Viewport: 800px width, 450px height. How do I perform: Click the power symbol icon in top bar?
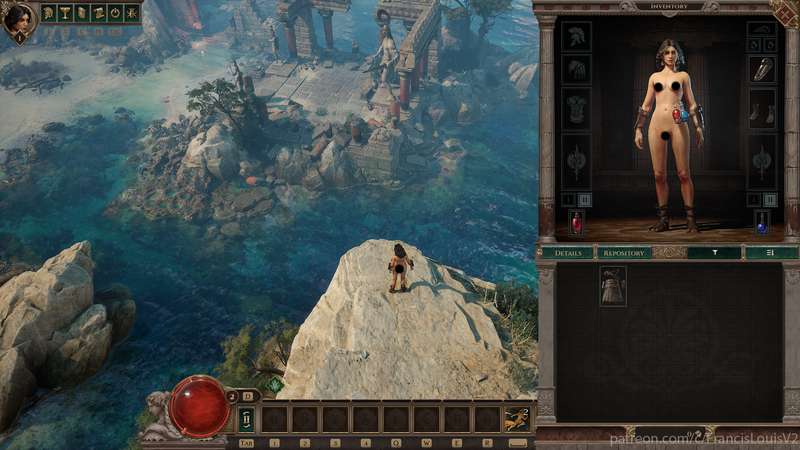click(116, 14)
